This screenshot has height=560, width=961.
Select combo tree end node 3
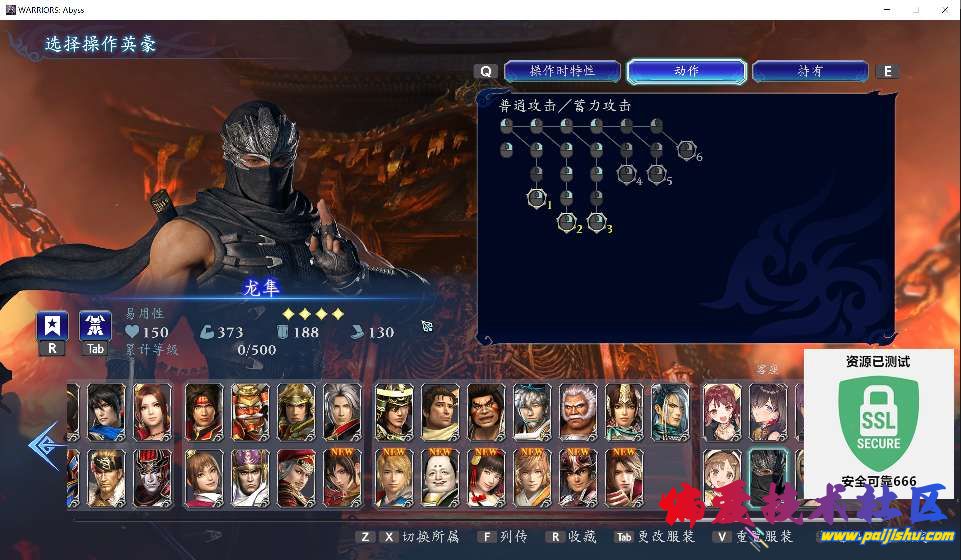(597, 221)
